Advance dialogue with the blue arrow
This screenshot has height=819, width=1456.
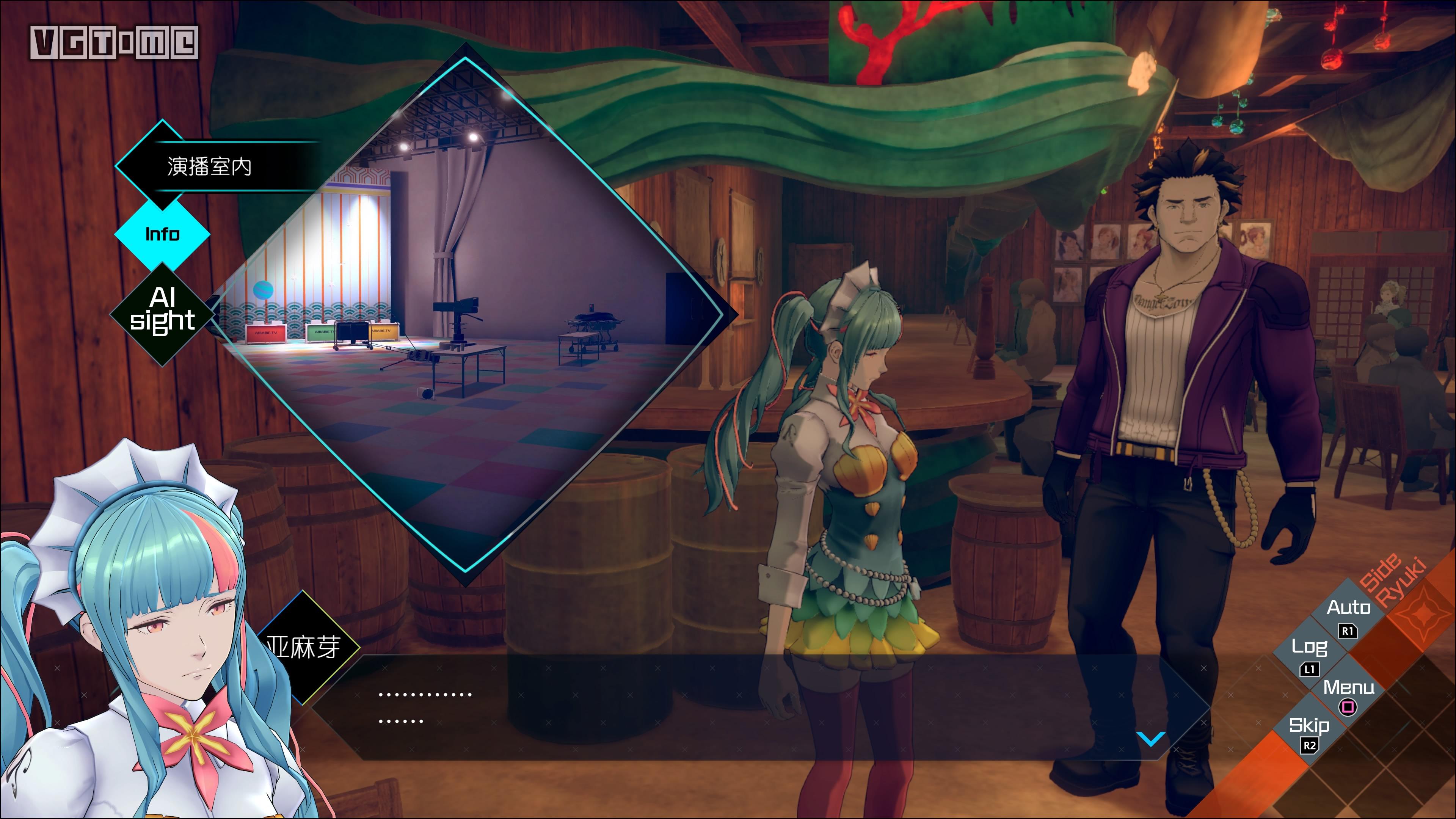click(1150, 738)
